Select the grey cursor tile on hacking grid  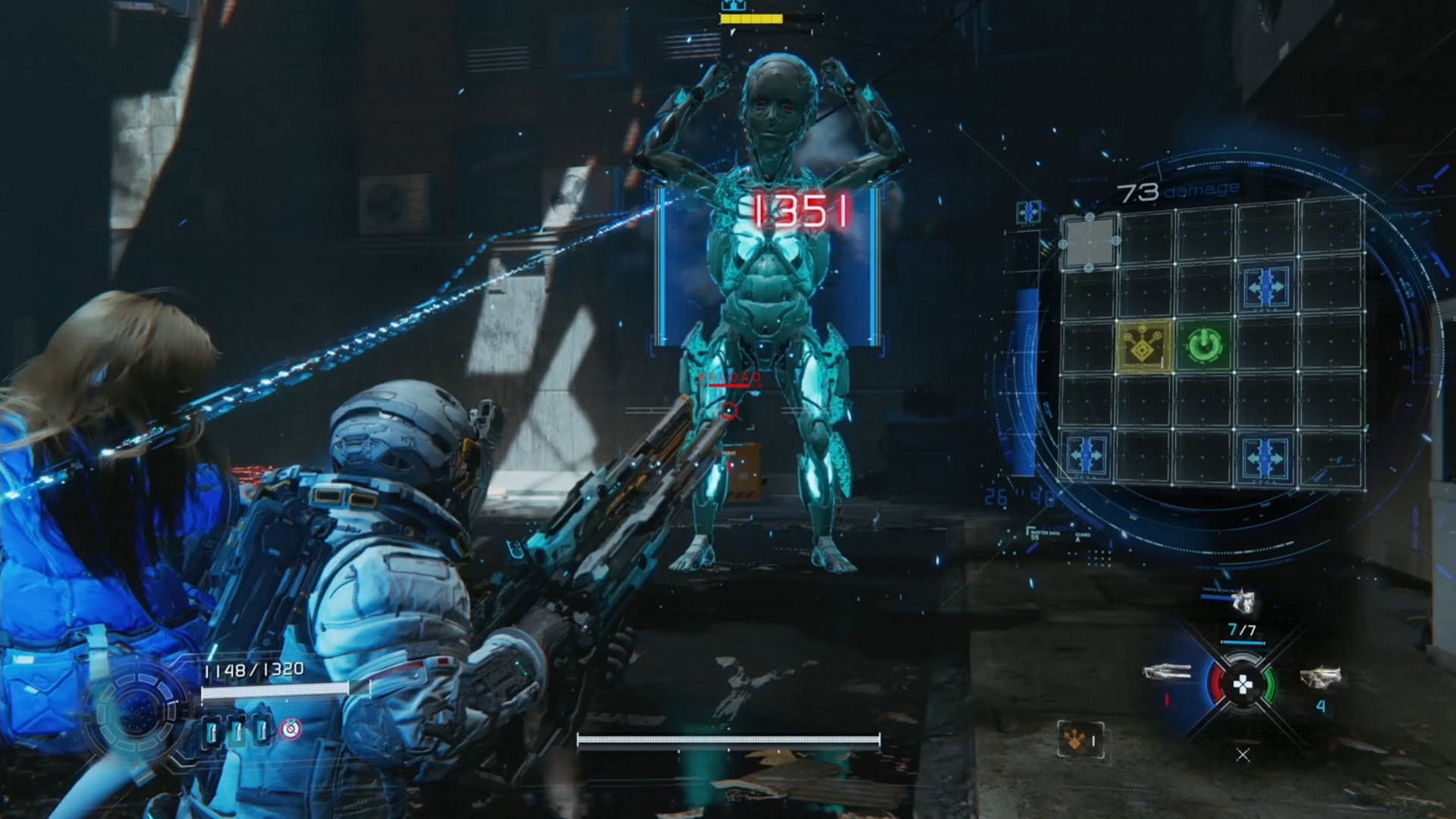click(1090, 242)
